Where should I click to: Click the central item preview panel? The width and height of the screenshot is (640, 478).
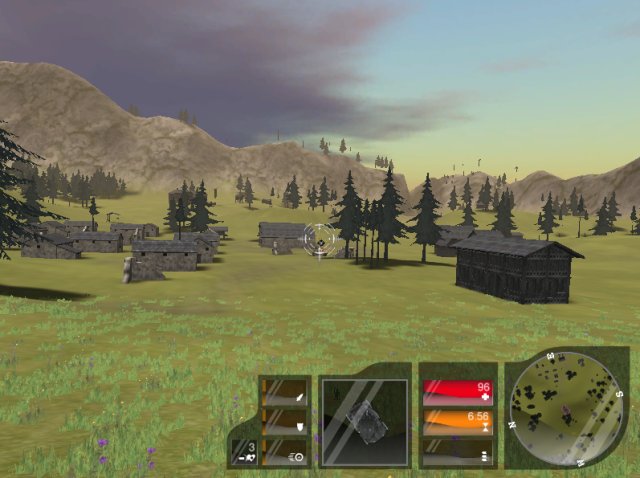(x=364, y=422)
